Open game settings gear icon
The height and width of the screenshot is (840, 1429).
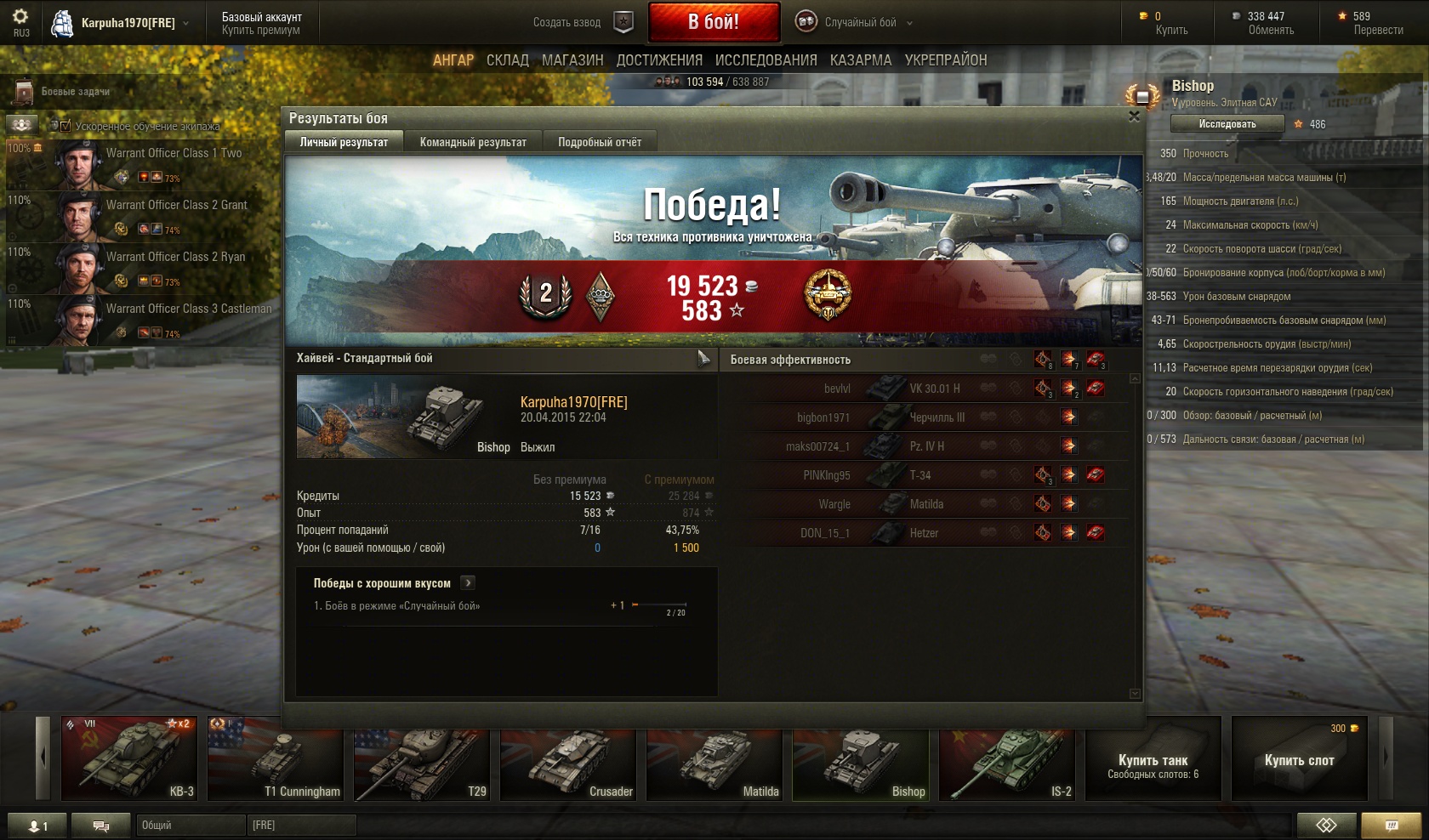click(20, 16)
